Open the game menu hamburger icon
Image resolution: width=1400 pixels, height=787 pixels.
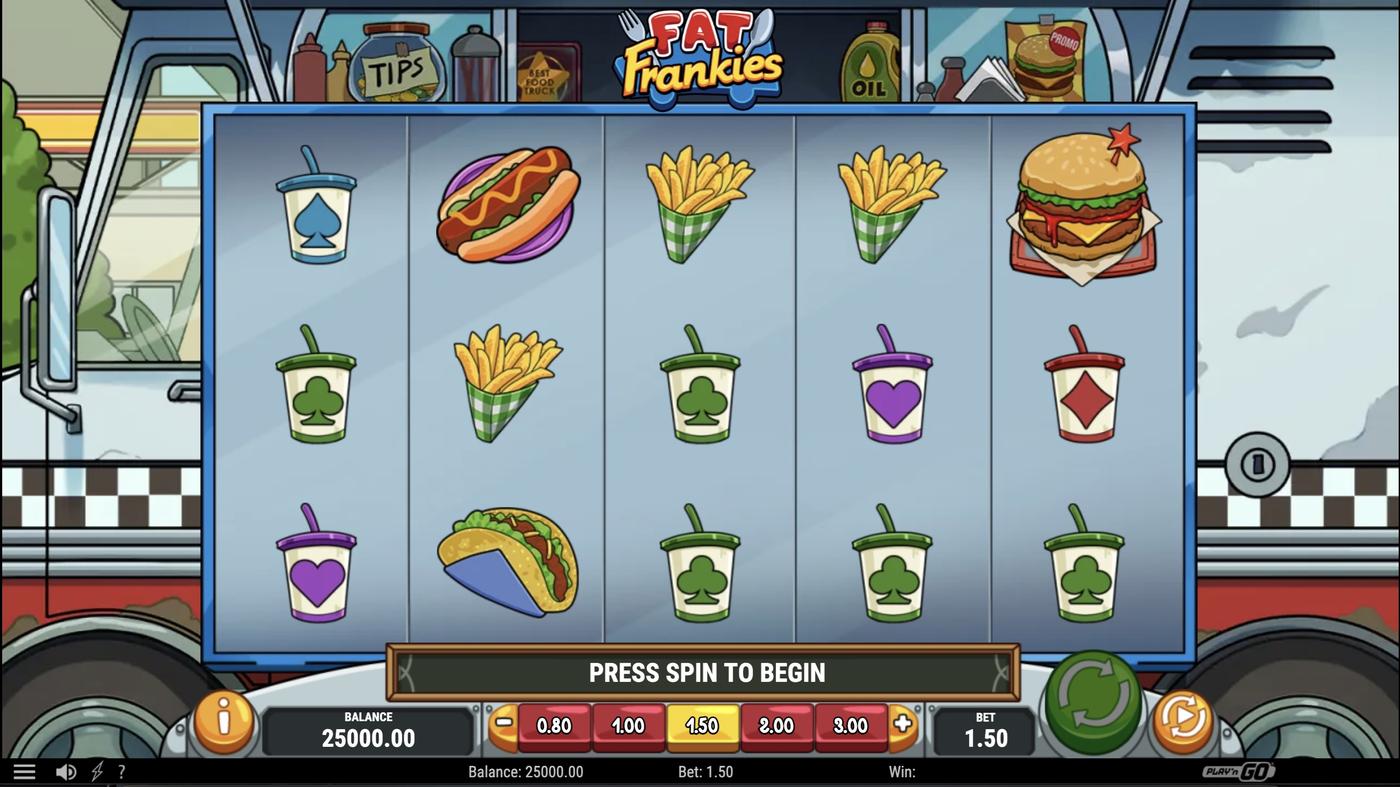click(x=24, y=770)
